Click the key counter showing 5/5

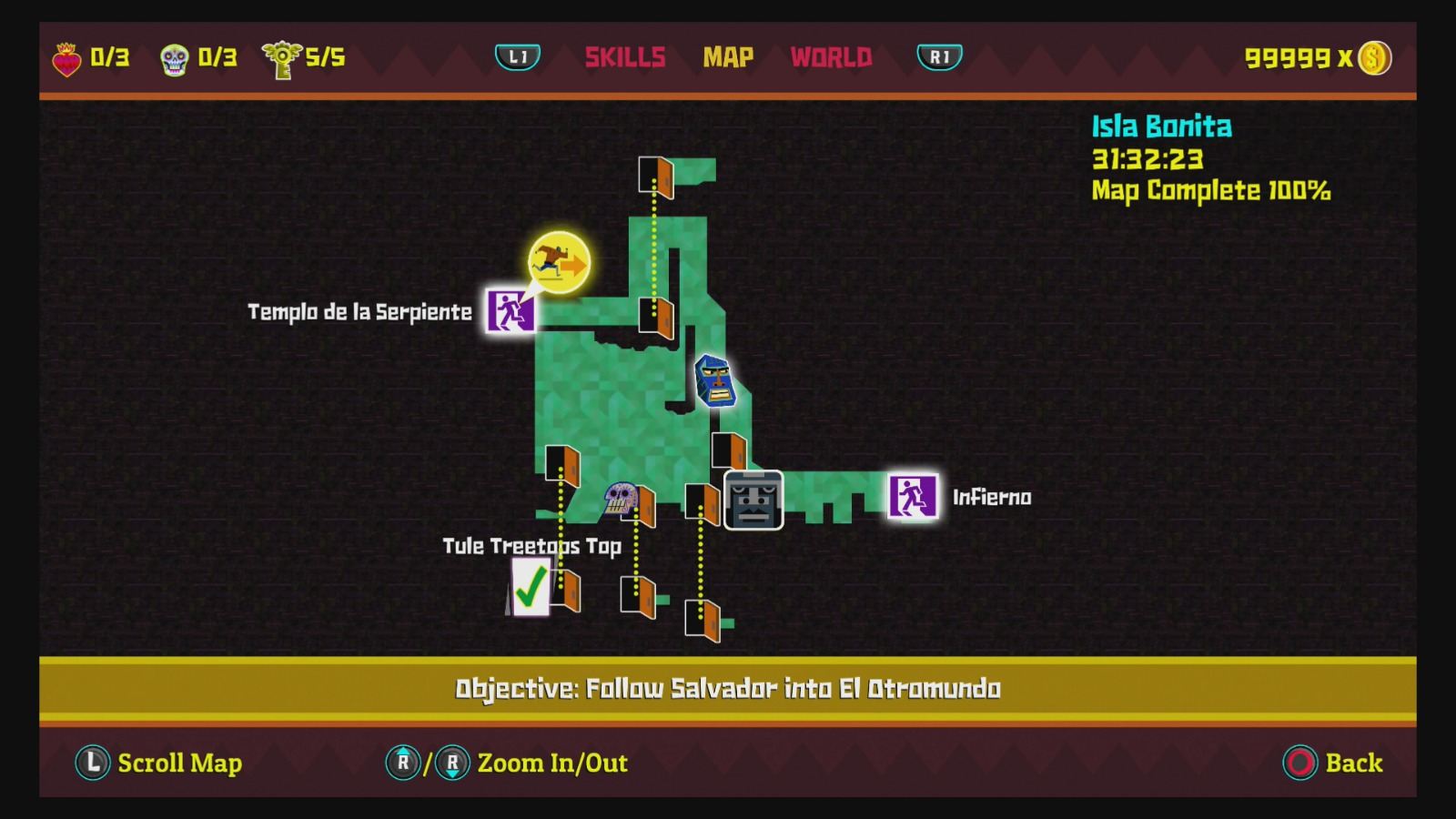(x=300, y=56)
